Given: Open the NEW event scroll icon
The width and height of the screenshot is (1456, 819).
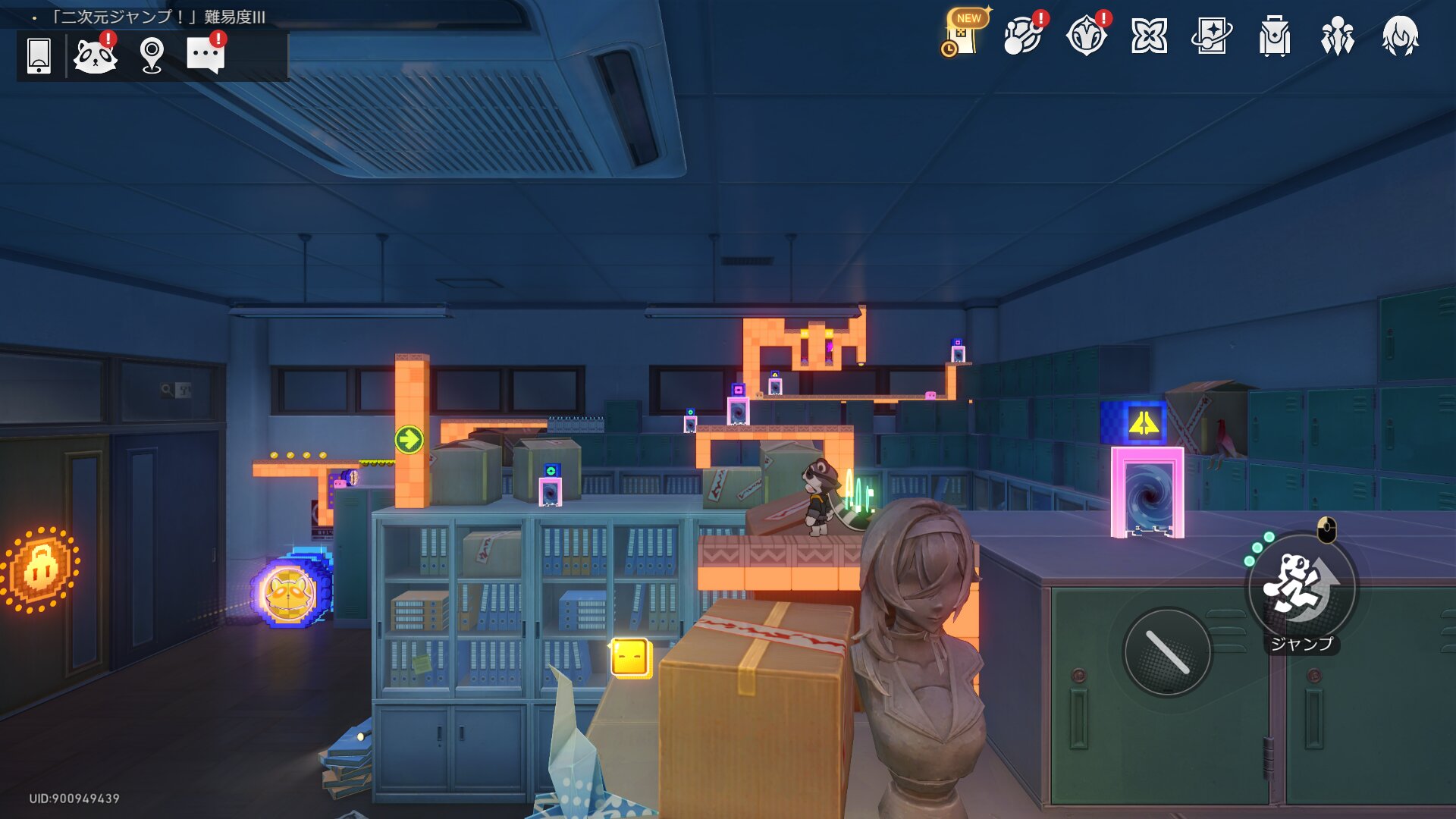Looking at the screenshot, I should point(961,36).
